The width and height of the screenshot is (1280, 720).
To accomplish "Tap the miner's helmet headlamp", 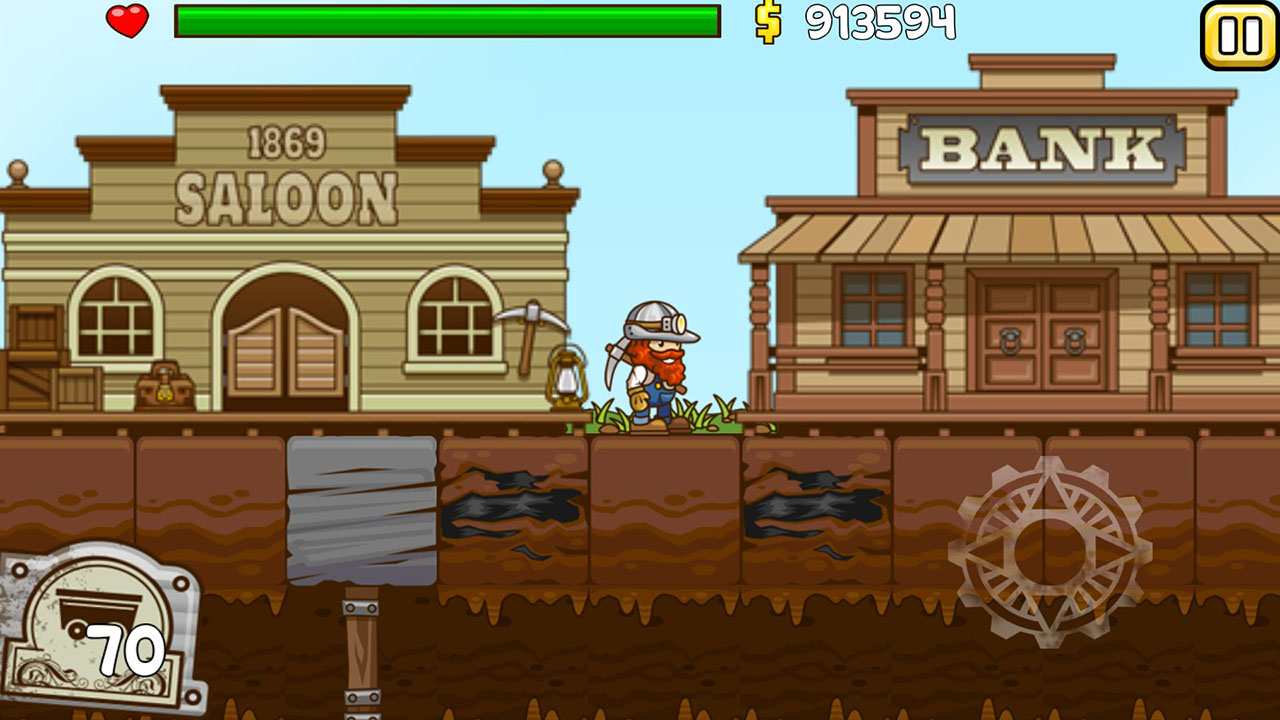I will click(x=677, y=322).
